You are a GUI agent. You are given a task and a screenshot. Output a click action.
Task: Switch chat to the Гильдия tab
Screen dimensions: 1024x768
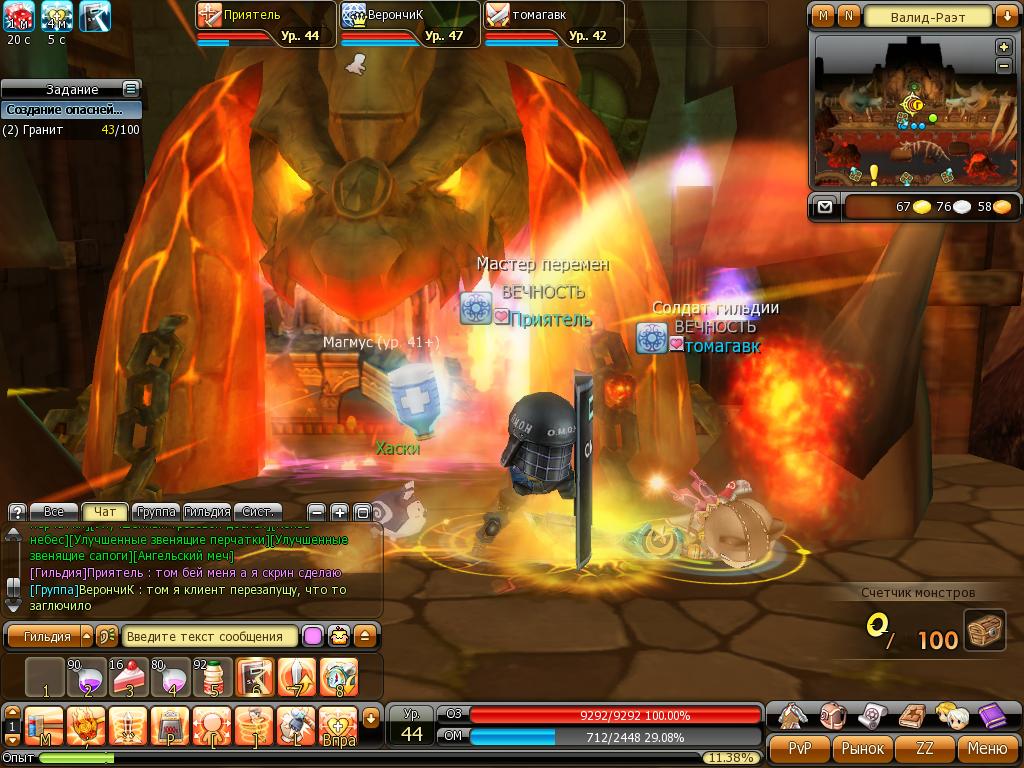pyautogui.click(x=207, y=511)
